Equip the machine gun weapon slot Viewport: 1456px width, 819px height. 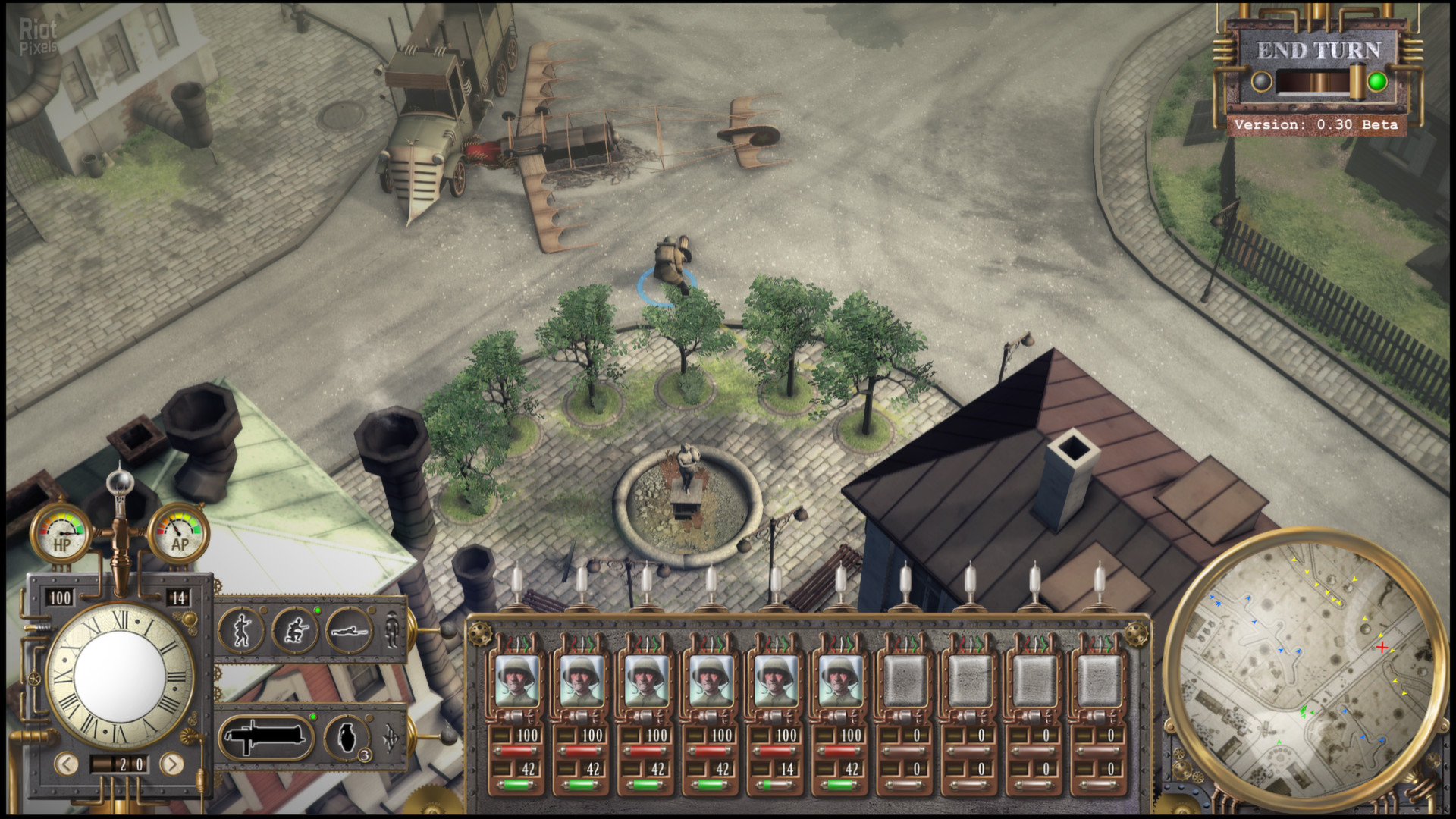tap(266, 736)
